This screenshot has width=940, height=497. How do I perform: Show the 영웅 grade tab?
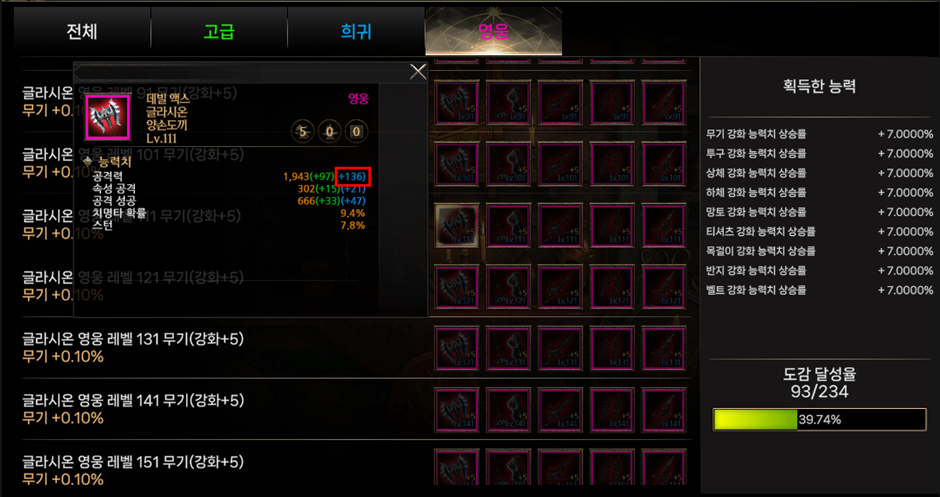[x=492, y=31]
